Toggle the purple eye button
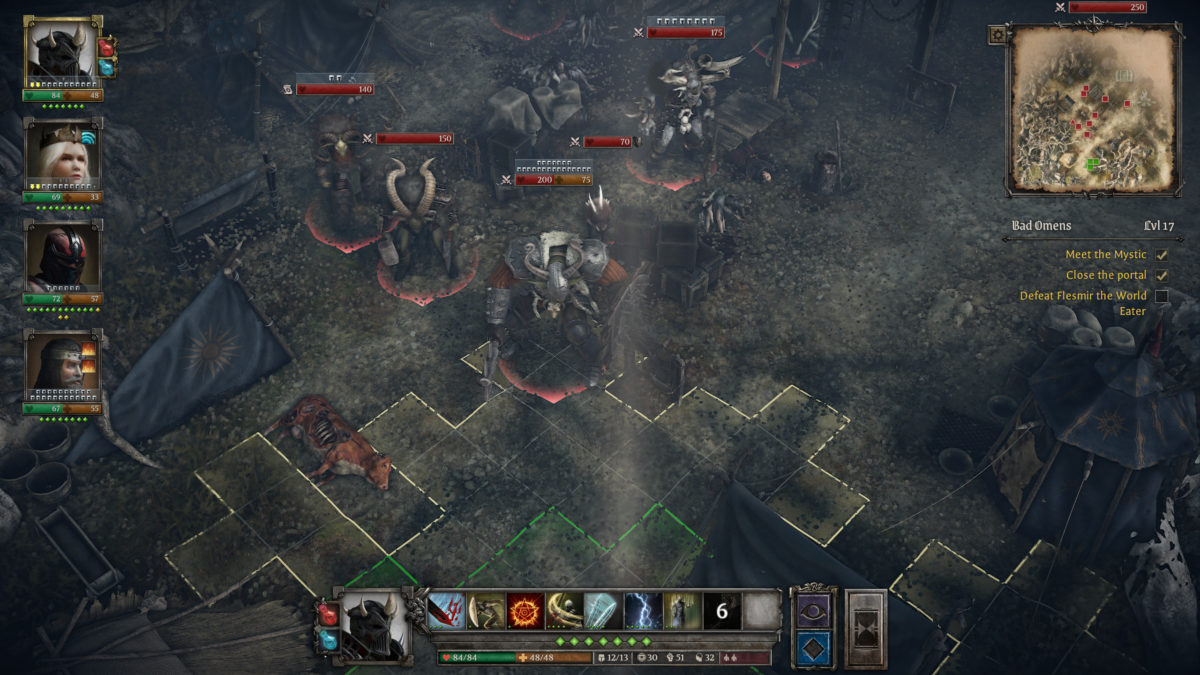 pos(811,610)
